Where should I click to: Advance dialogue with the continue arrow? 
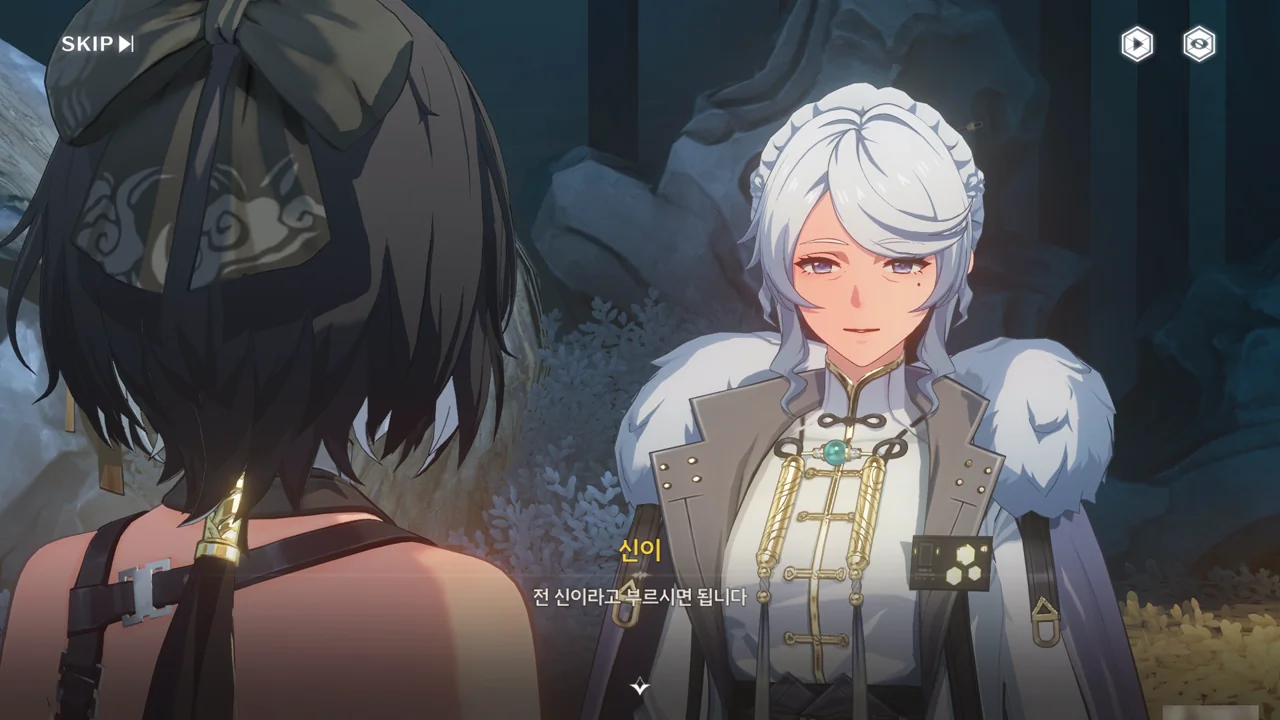point(640,686)
